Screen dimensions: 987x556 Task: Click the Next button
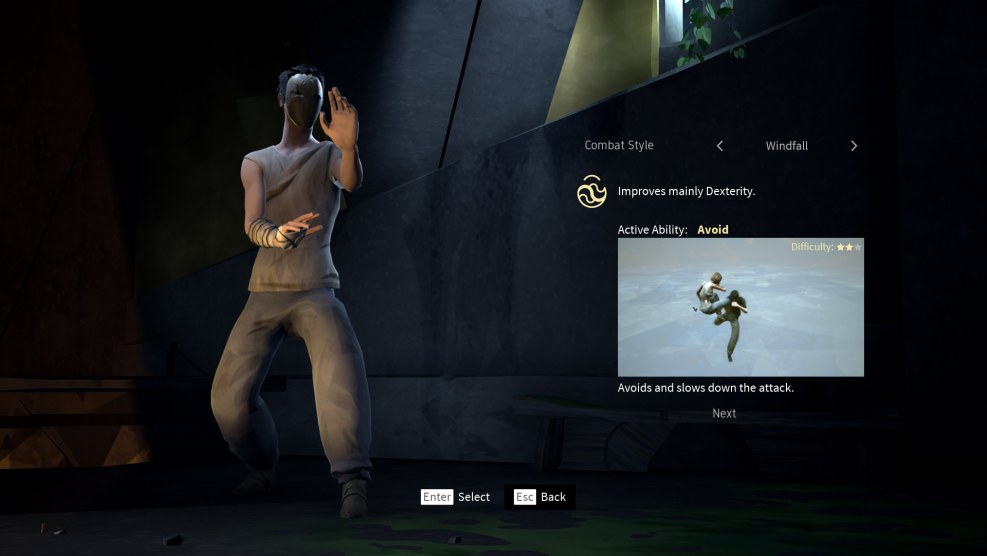724,413
